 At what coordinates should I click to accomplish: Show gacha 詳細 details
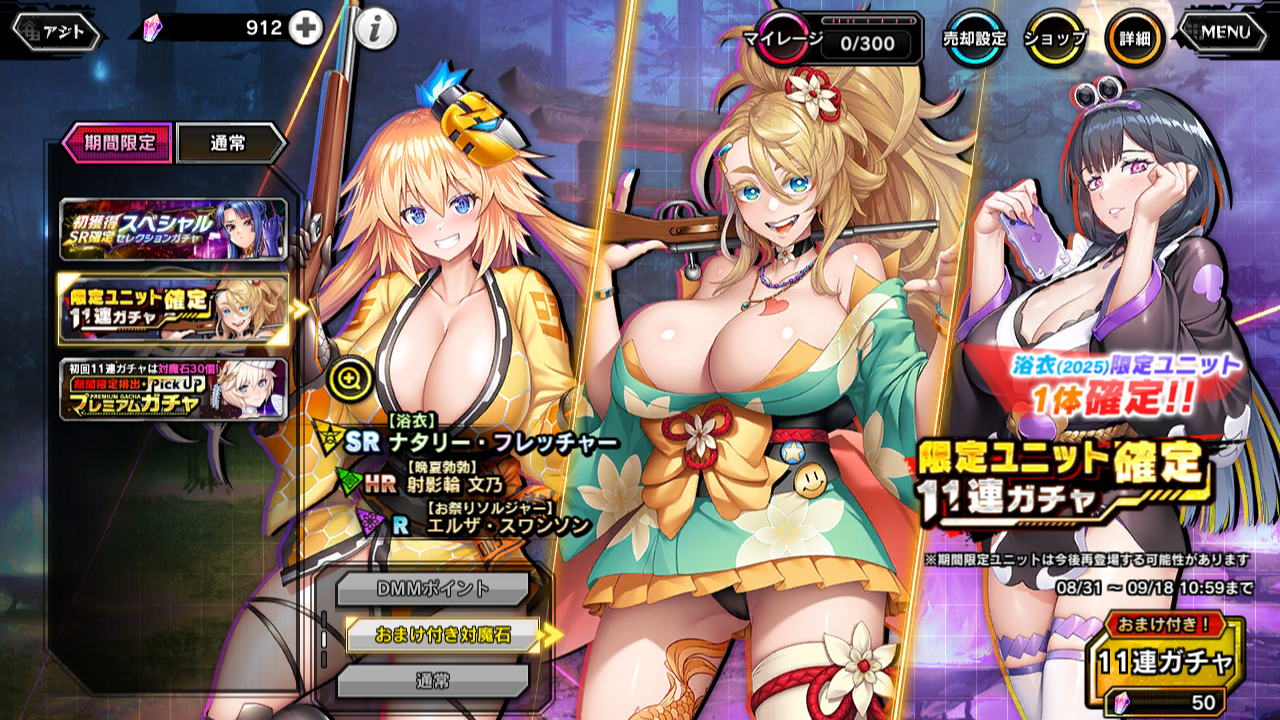click(1134, 39)
